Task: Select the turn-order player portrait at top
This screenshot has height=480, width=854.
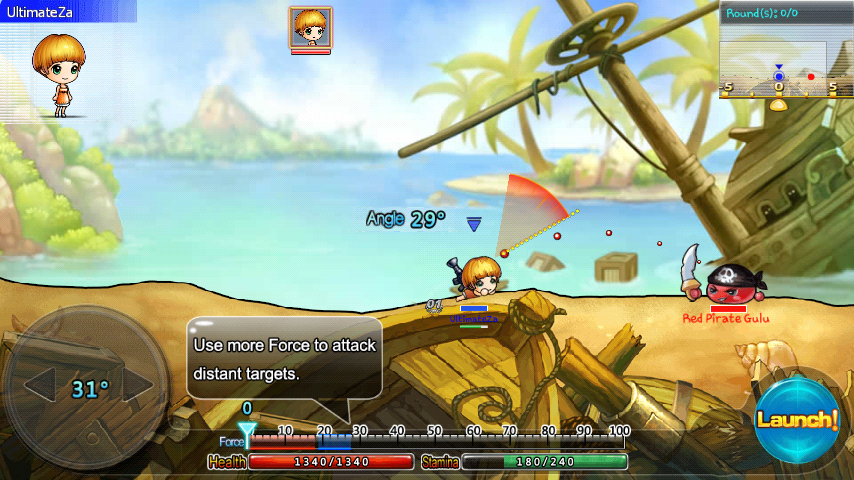Action: tap(311, 28)
